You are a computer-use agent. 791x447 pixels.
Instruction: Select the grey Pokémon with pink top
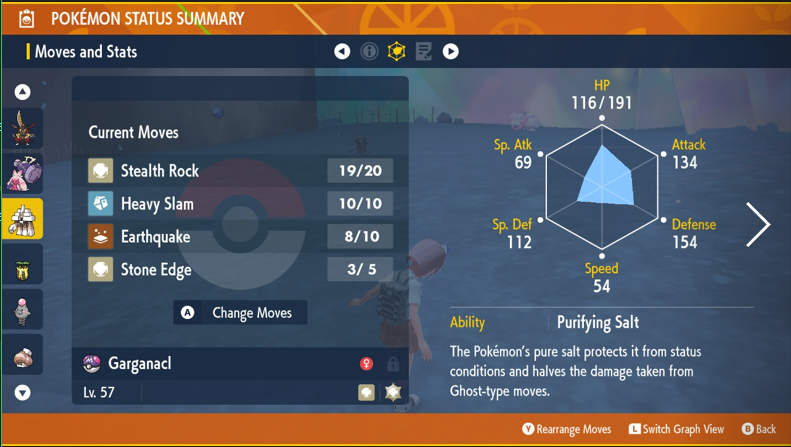click(22, 311)
